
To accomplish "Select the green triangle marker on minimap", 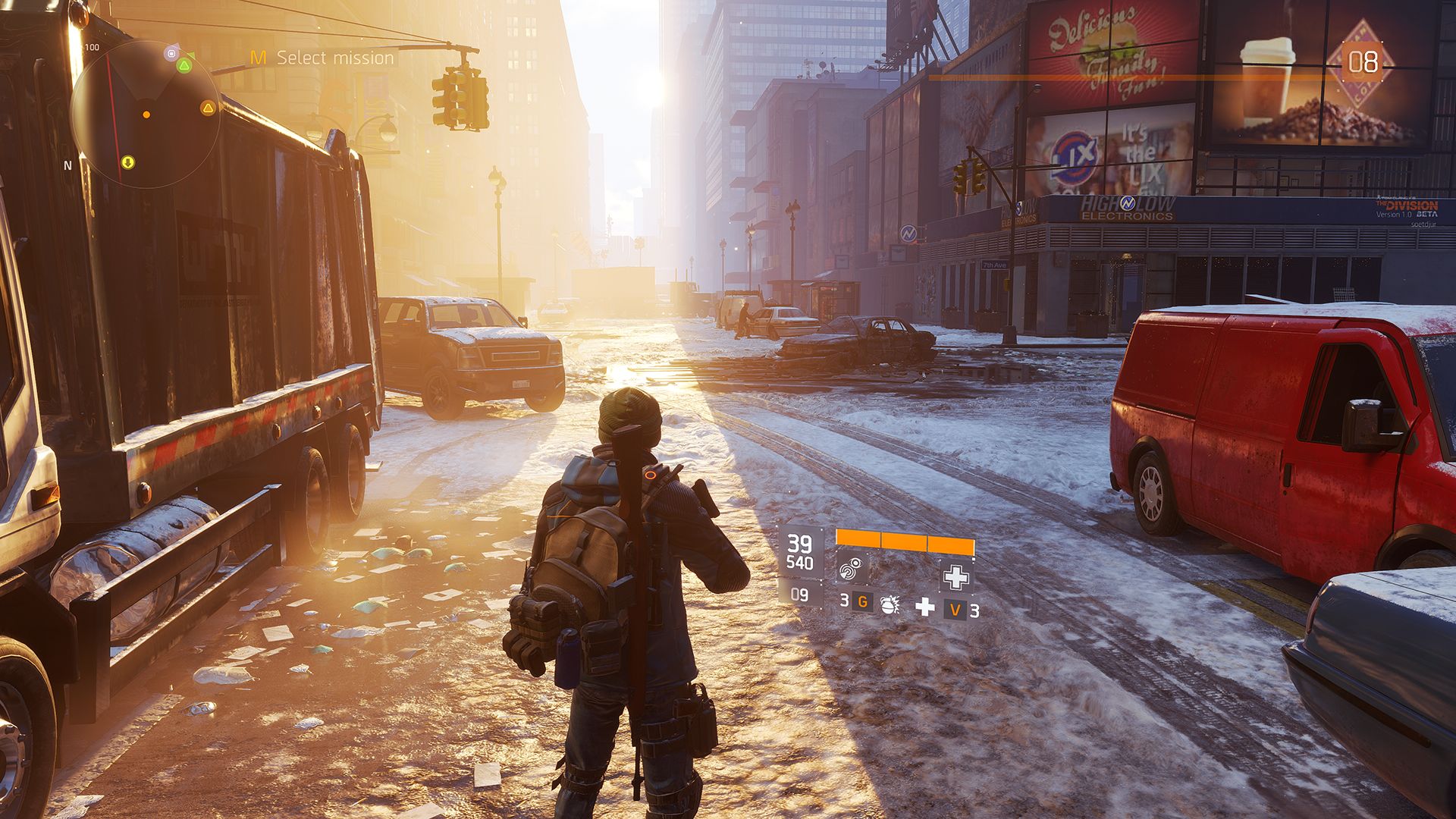I will coord(184,66).
